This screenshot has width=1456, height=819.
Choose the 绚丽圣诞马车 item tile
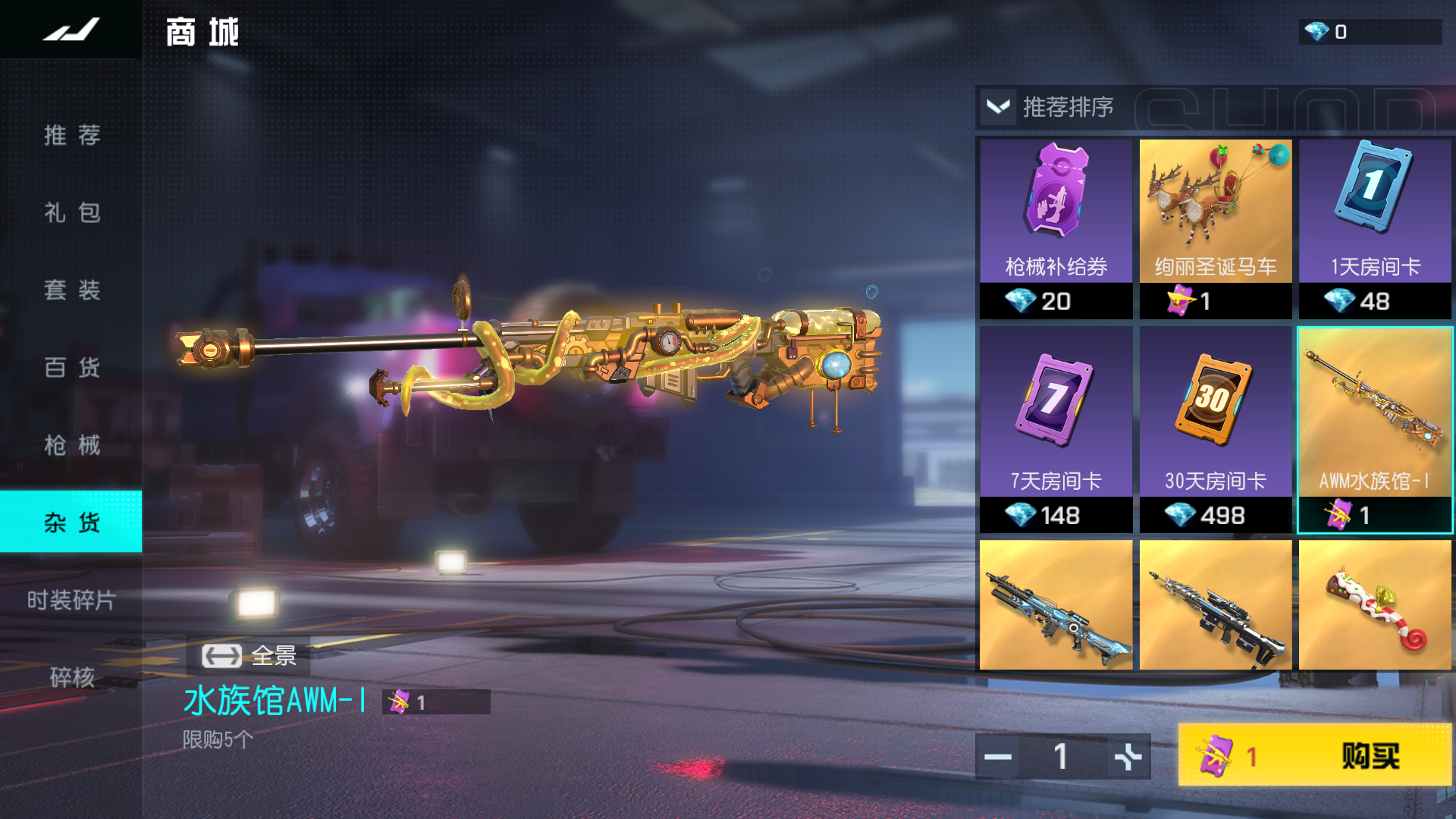pyautogui.click(x=1215, y=227)
